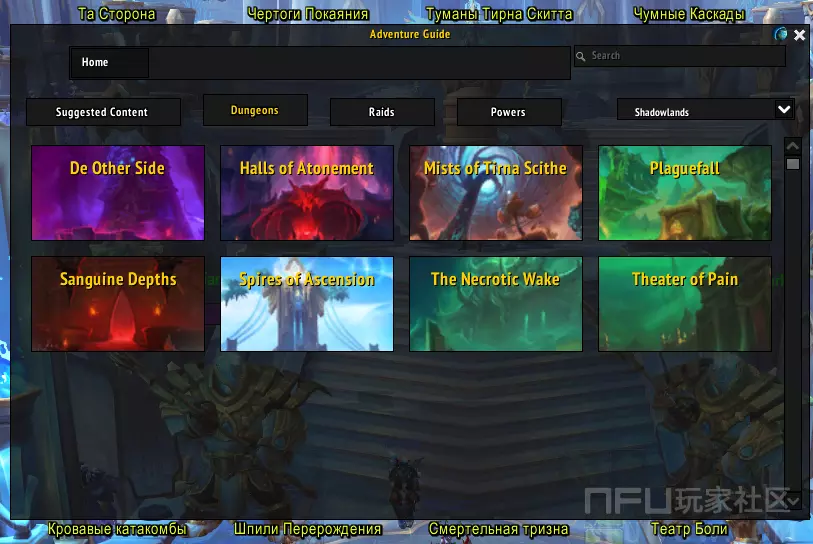The height and width of the screenshot is (544, 813).
Task: Show the Powers tab
Action: tap(508, 112)
